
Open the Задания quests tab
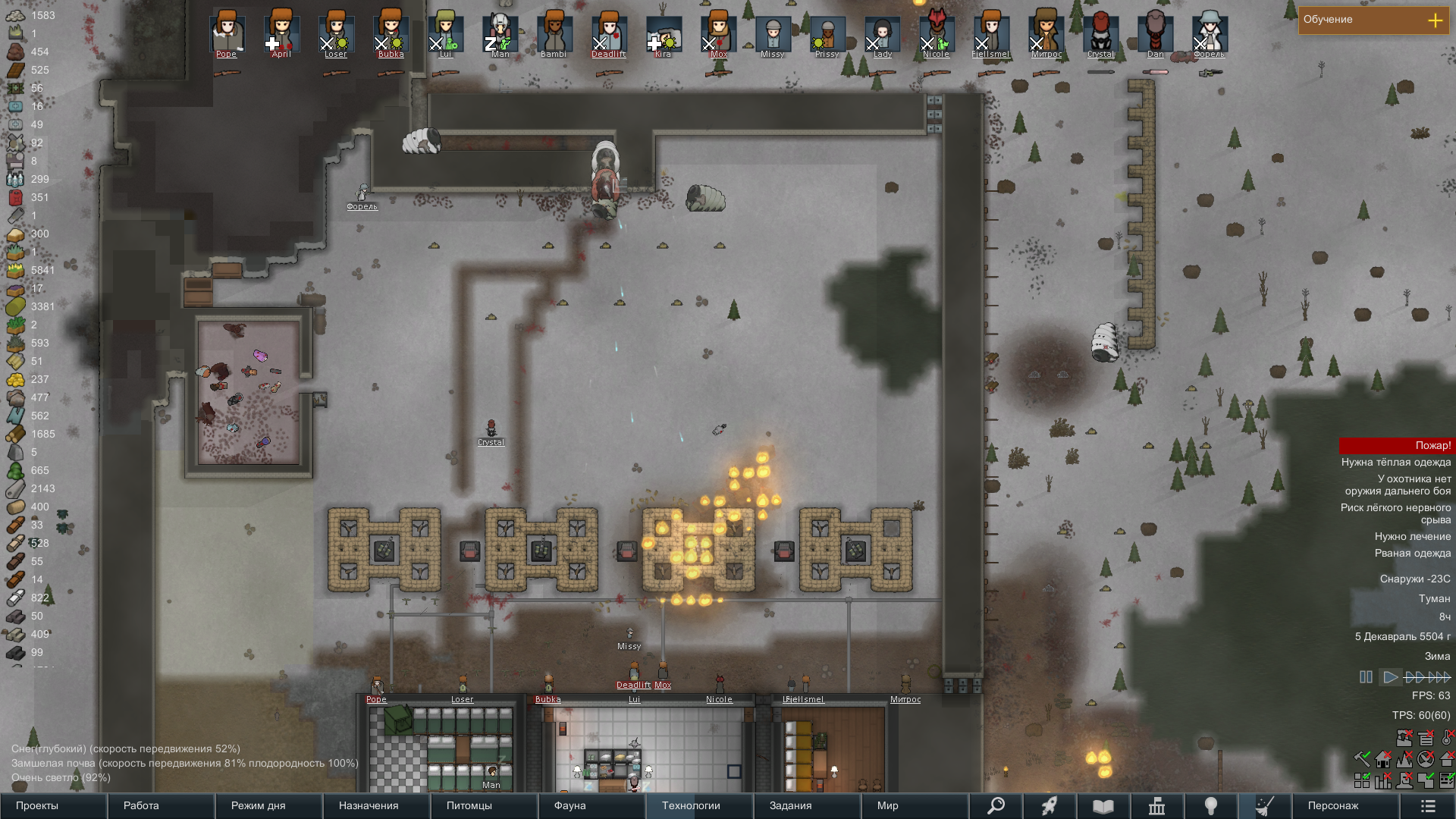807,805
